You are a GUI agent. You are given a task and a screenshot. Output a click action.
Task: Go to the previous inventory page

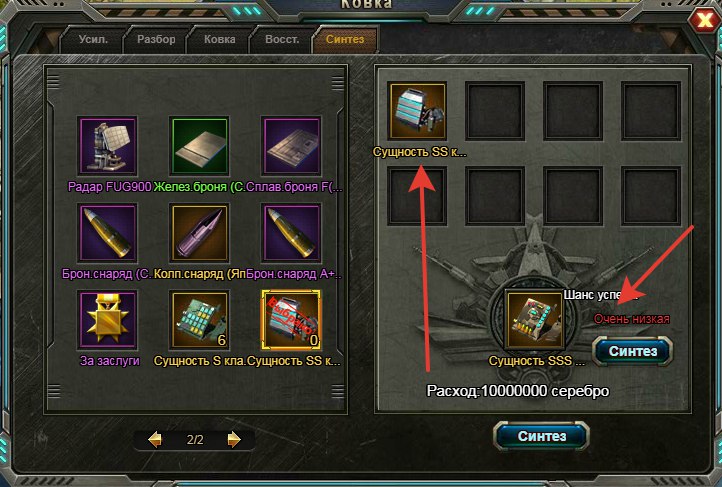[155, 439]
